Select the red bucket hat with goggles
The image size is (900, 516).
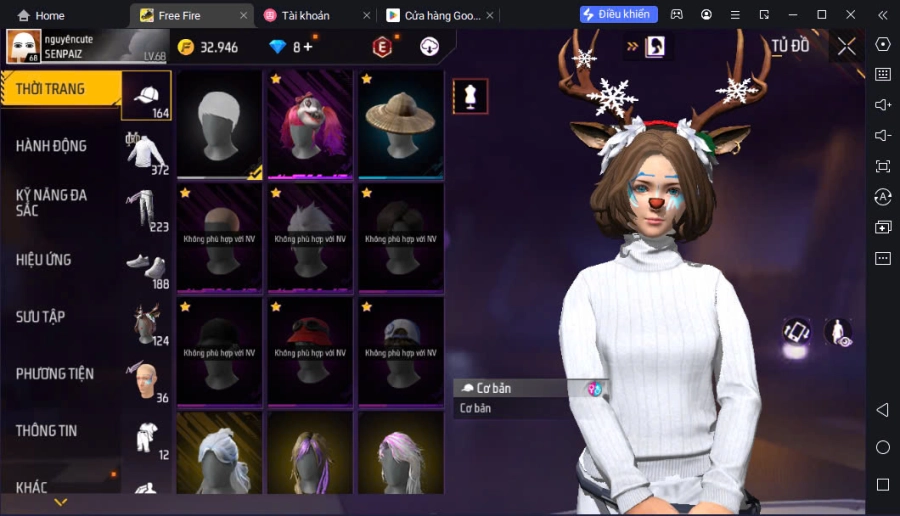(x=309, y=352)
